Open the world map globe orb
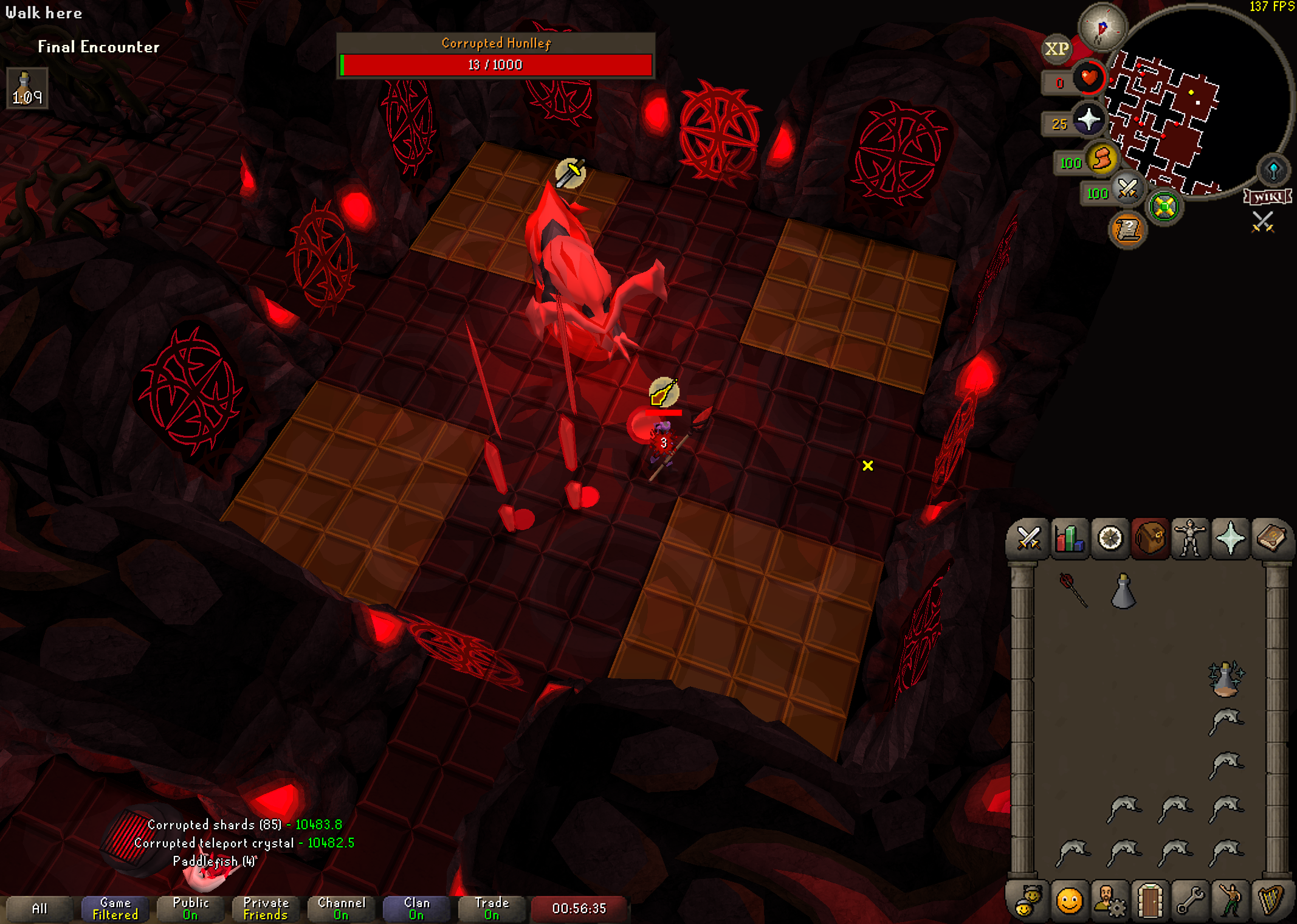 coord(1273,170)
